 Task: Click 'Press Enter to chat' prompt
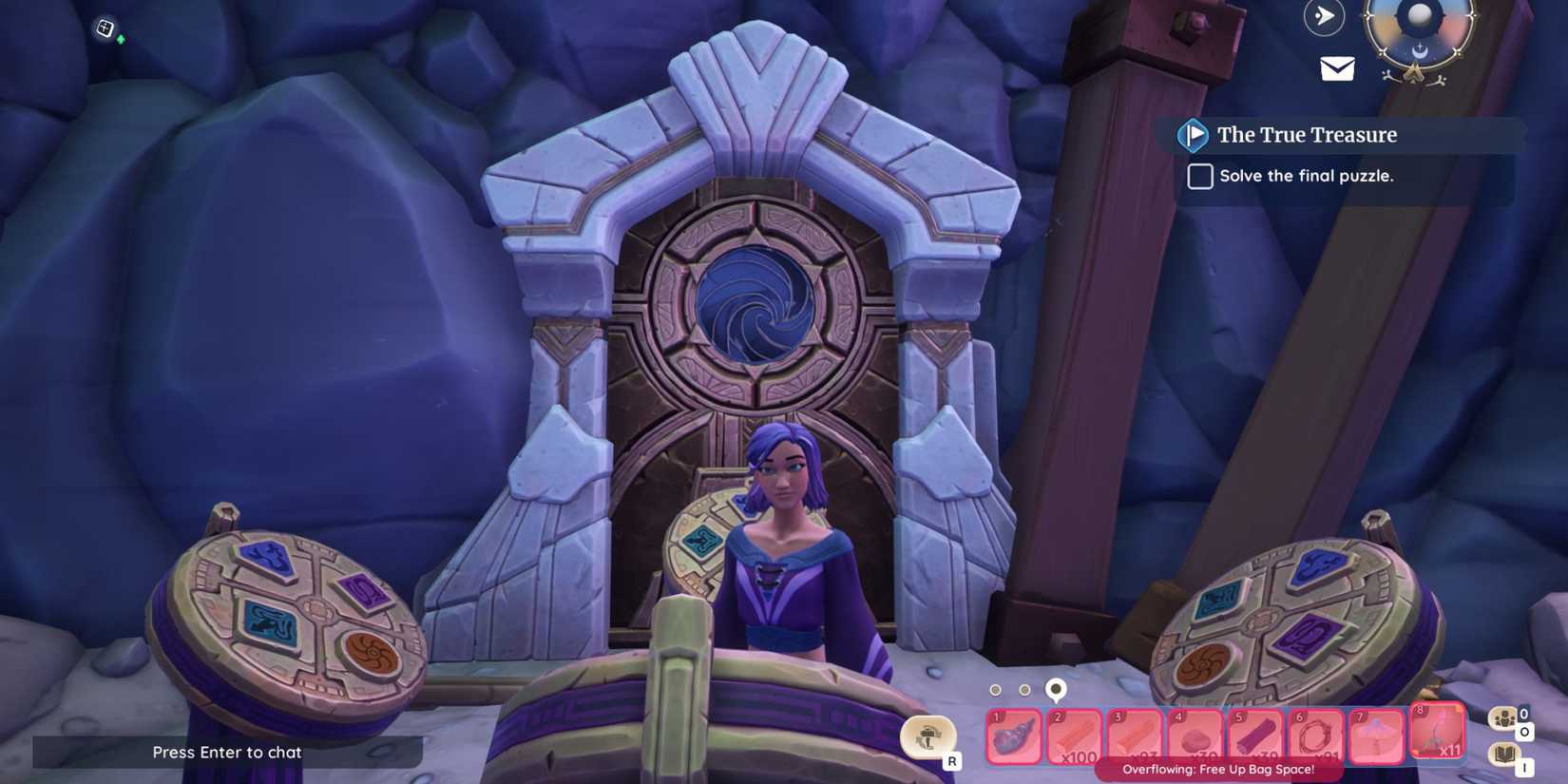[x=226, y=752]
